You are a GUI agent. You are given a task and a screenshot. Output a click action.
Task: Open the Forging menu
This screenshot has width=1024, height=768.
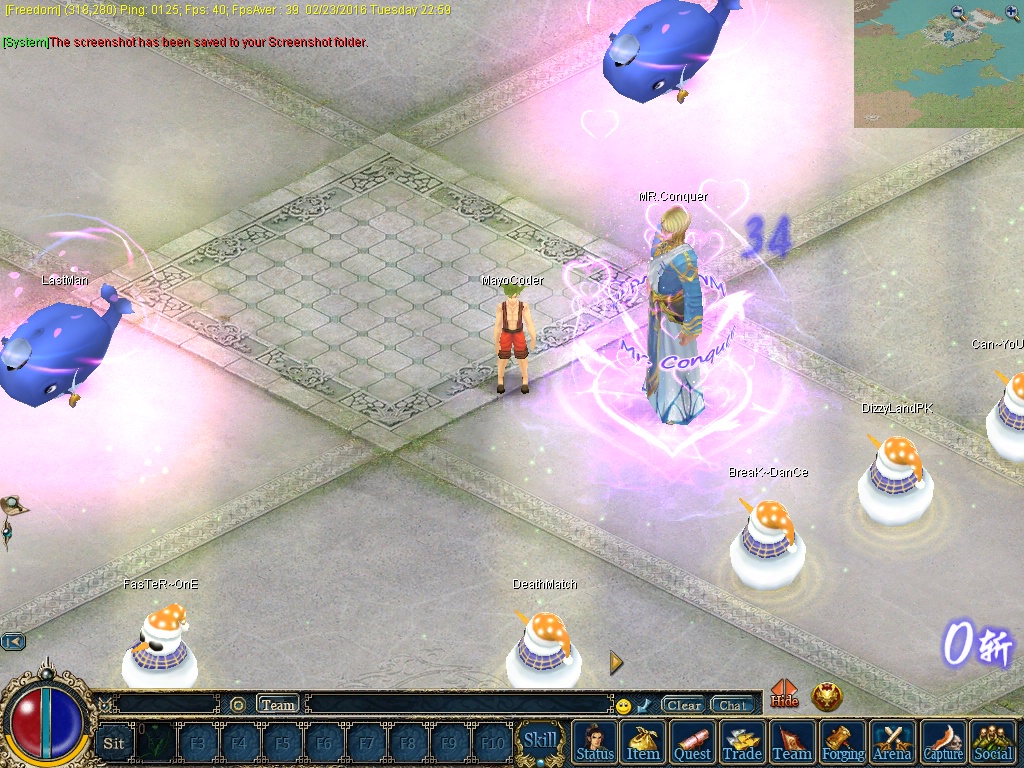point(843,742)
